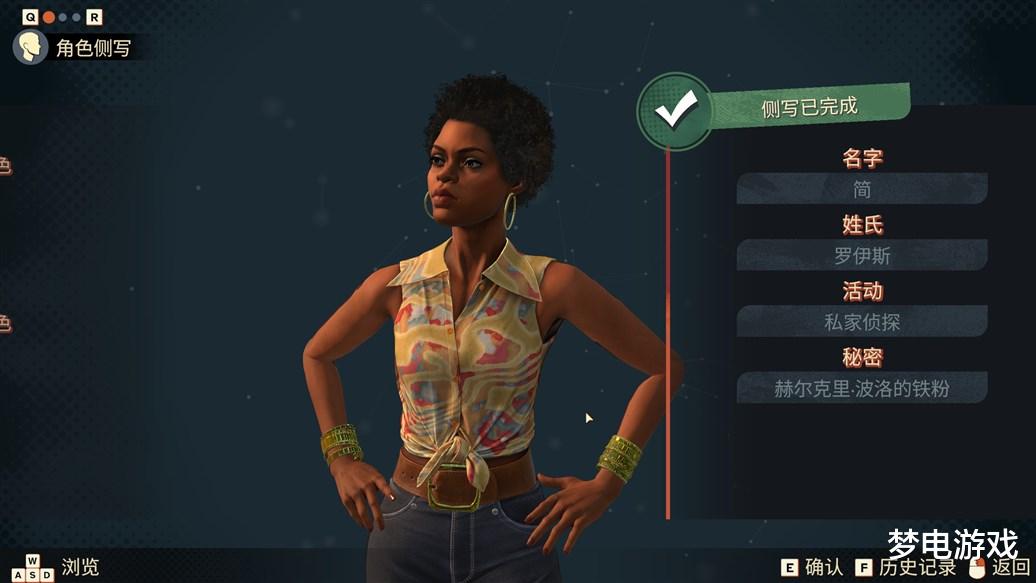Go back with the 返回 button

(997, 567)
